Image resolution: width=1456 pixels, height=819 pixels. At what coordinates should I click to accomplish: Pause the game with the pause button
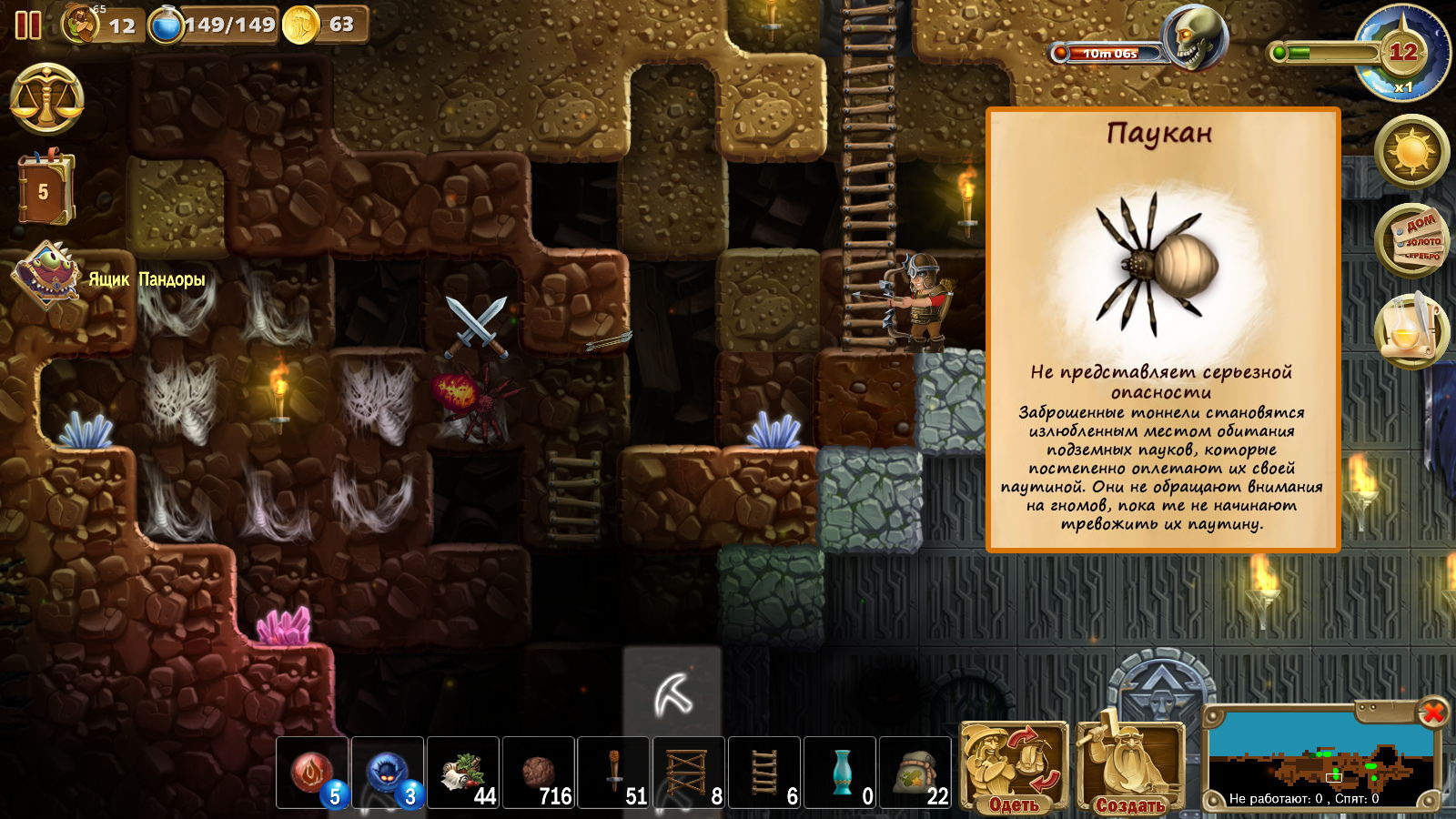28,25
